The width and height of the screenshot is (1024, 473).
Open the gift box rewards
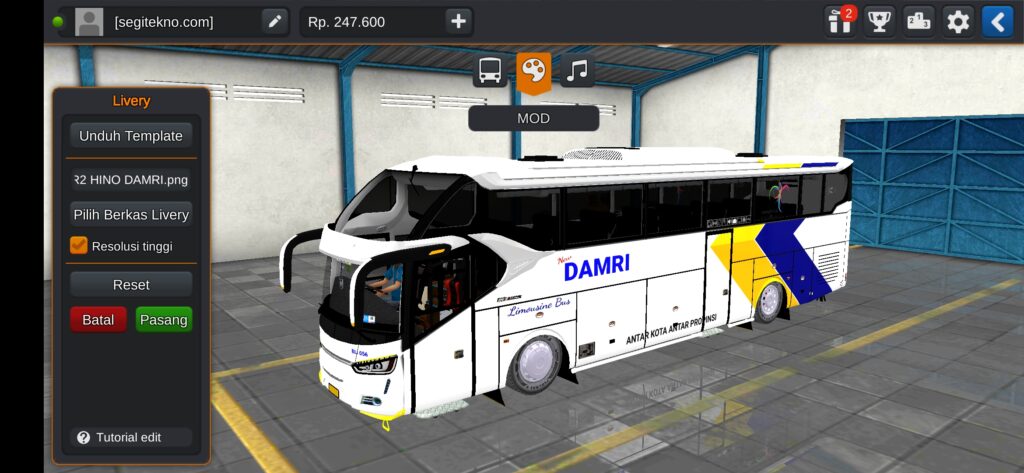[838, 21]
